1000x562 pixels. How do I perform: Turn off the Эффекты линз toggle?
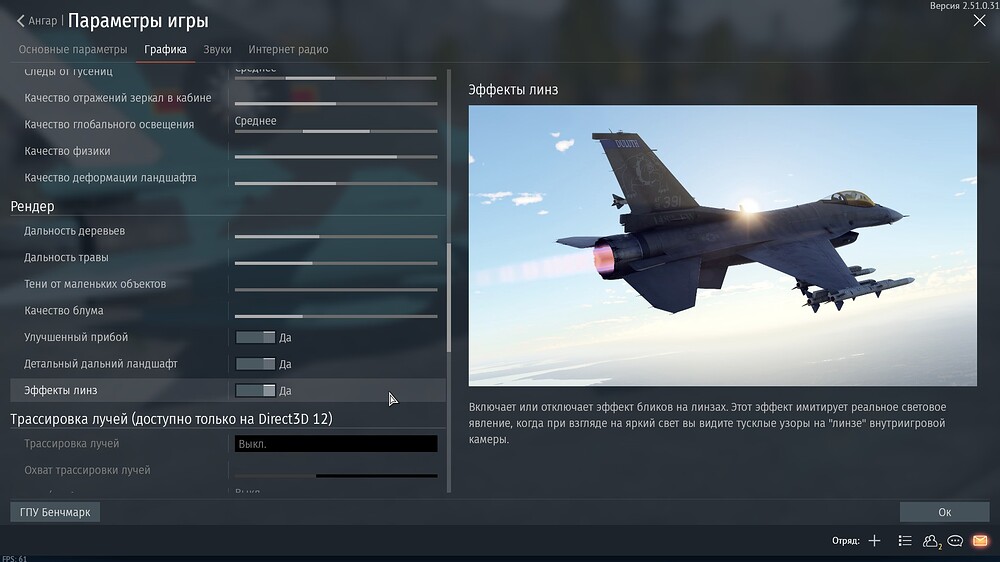pos(255,391)
